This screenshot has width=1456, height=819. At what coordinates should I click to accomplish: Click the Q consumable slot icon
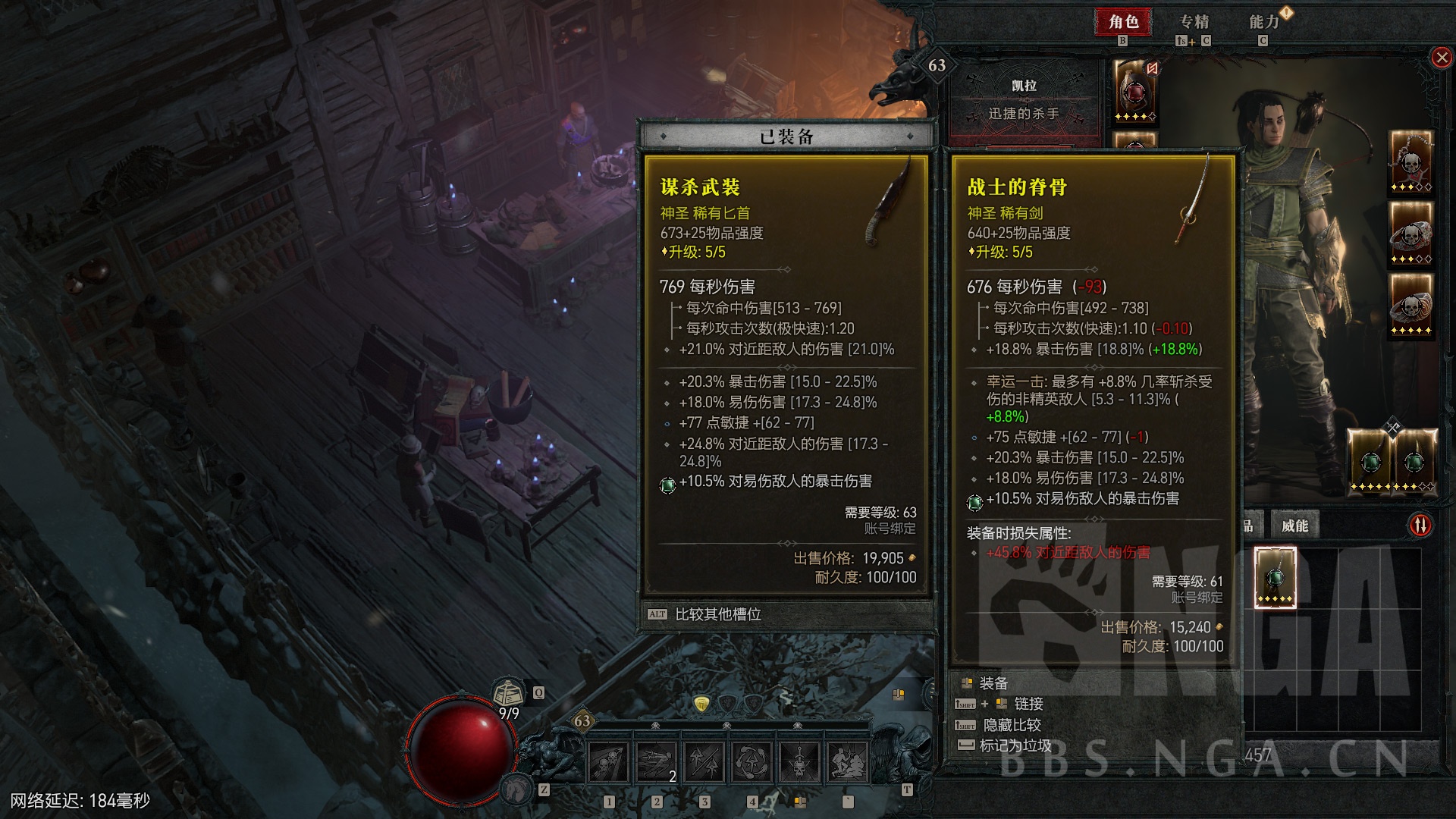coord(538,692)
